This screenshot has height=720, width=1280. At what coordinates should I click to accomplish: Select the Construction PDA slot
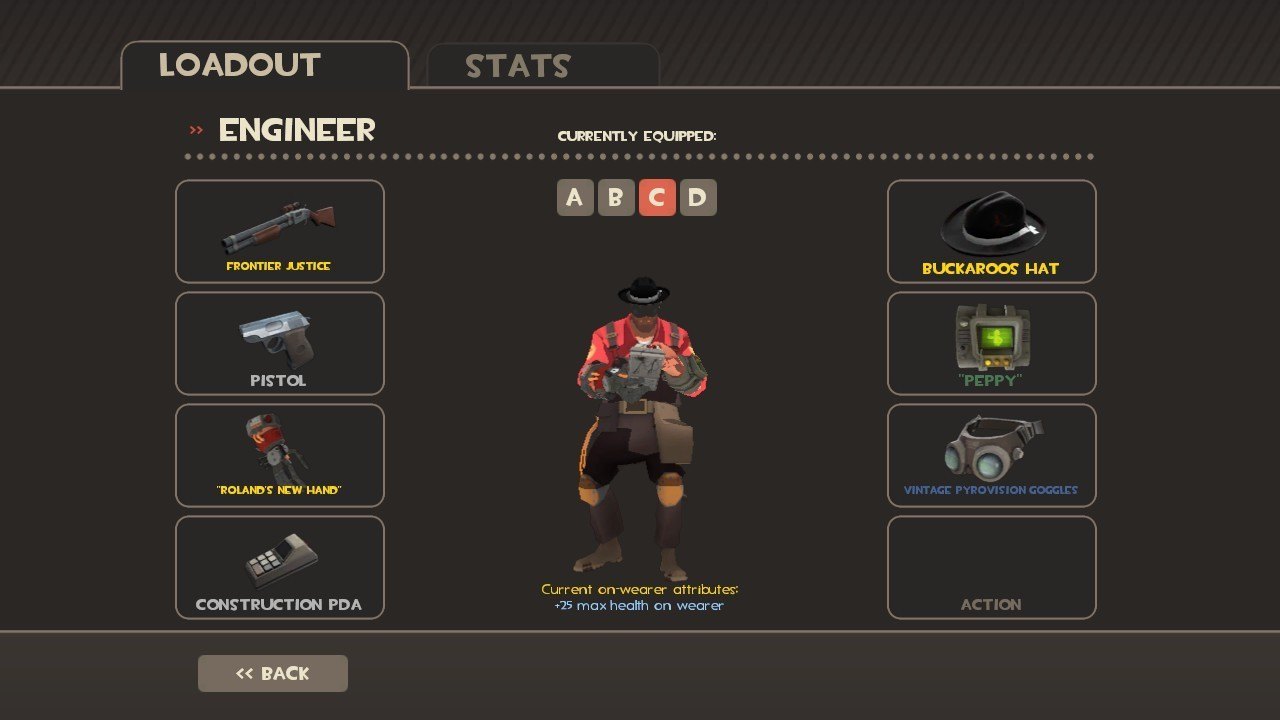[x=280, y=568]
